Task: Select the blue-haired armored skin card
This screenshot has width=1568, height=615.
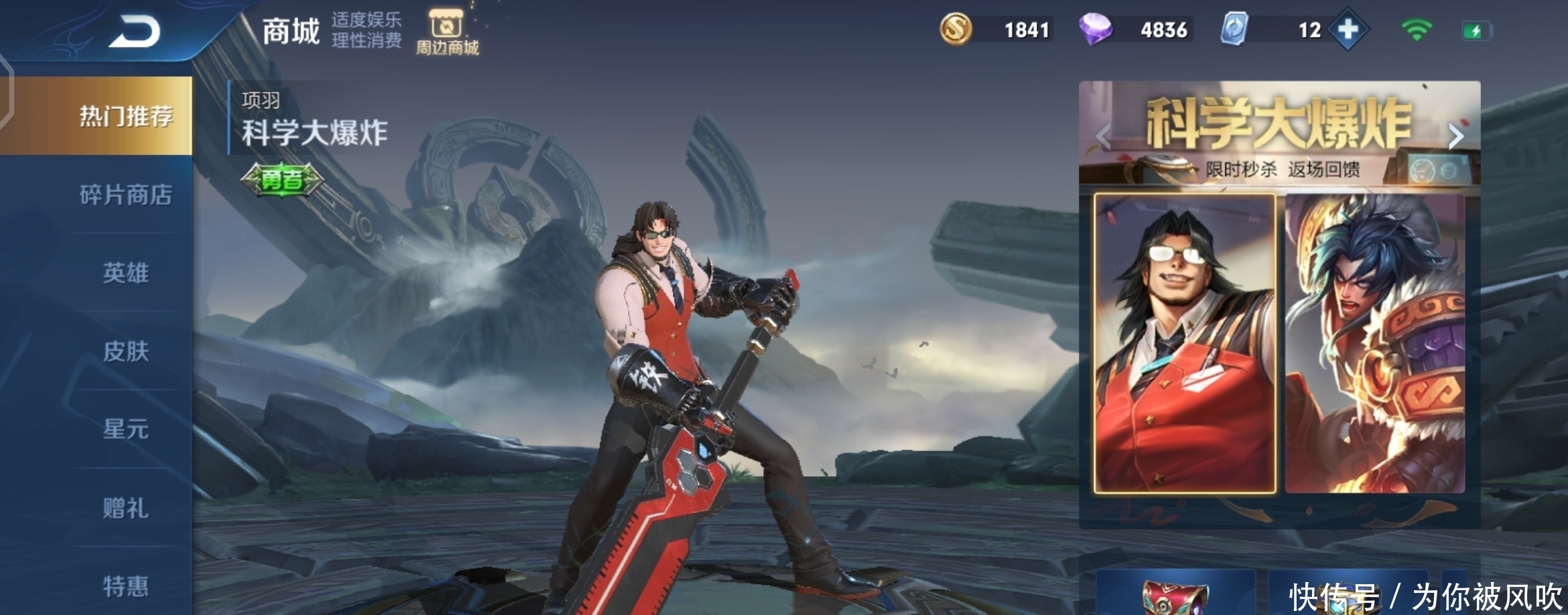Action: click(x=1374, y=344)
